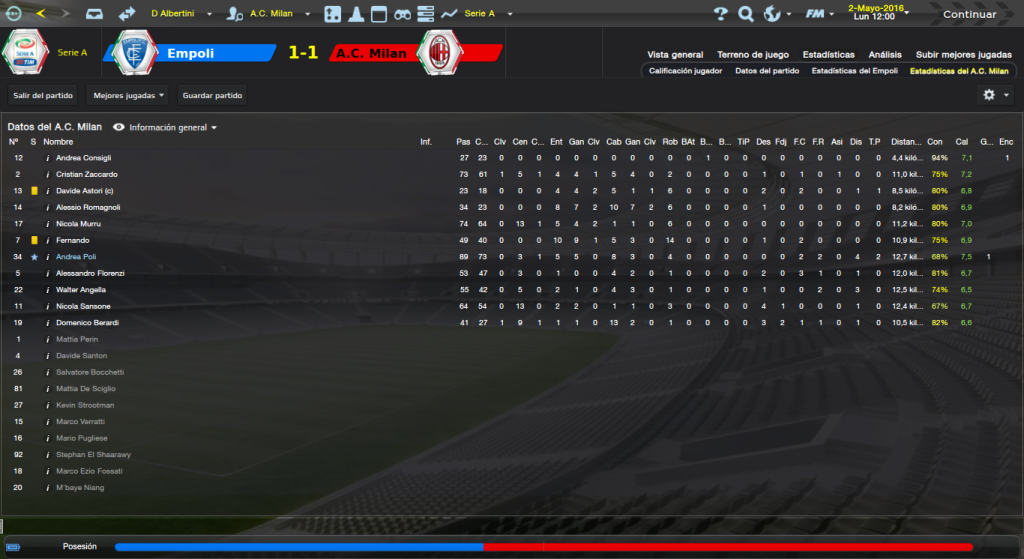Open the help question mark menu

click(x=720, y=14)
